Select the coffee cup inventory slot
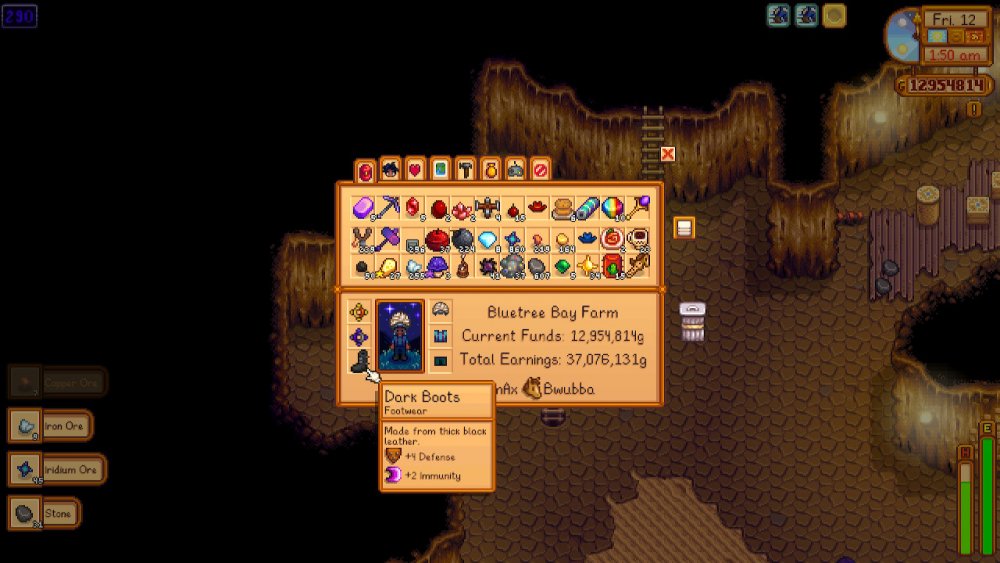This screenshot has width=1000, height=563. click(638, 239)
